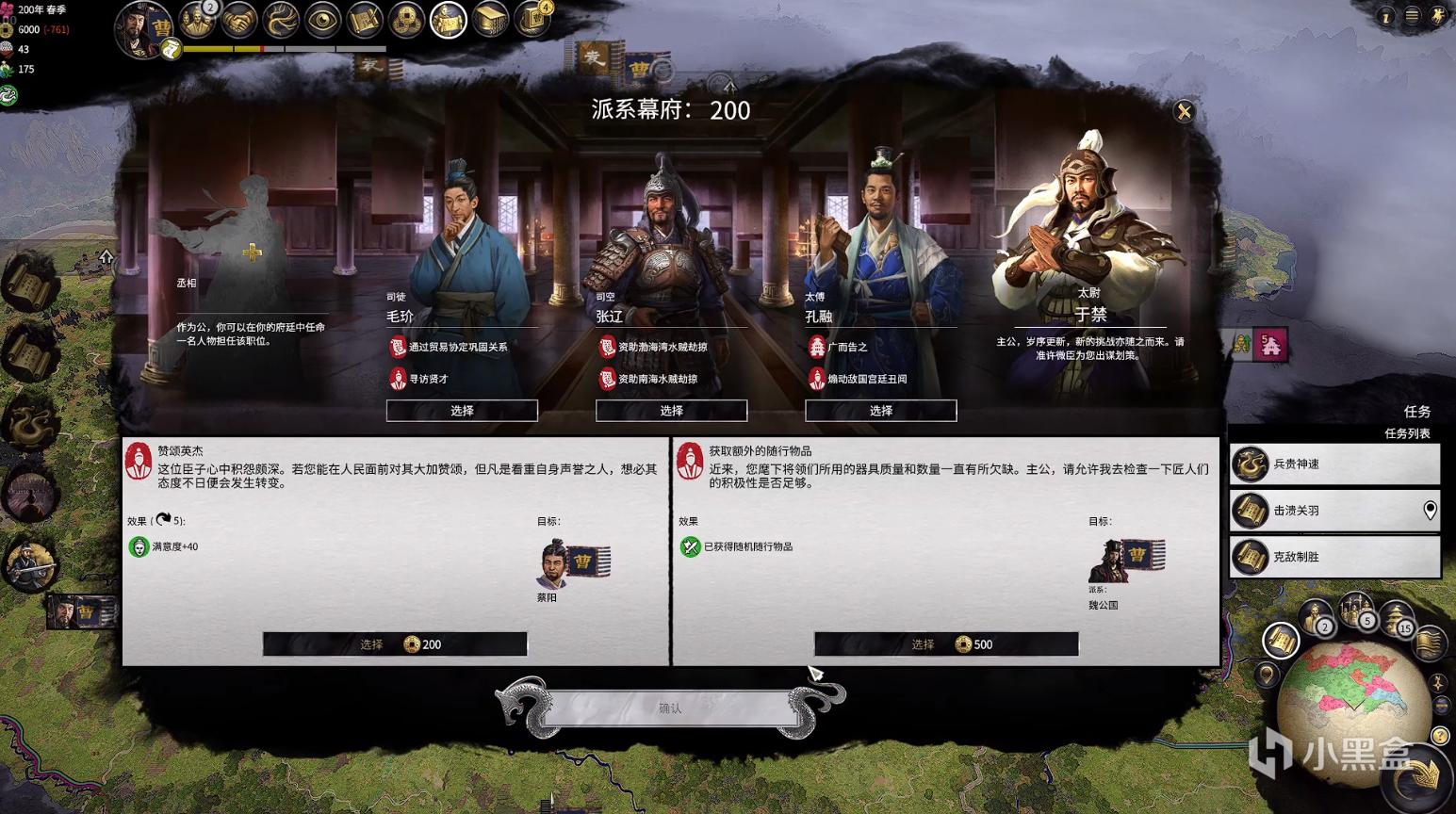Viewport: 1456px width, 814px height.
Task: Open the 克敌制胜 mission entry
Action: [1334, 557]
